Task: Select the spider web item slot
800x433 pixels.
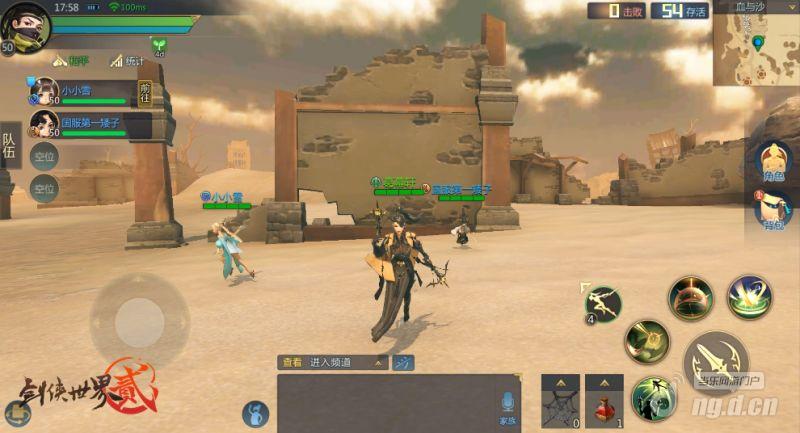Action: [561, 402]
